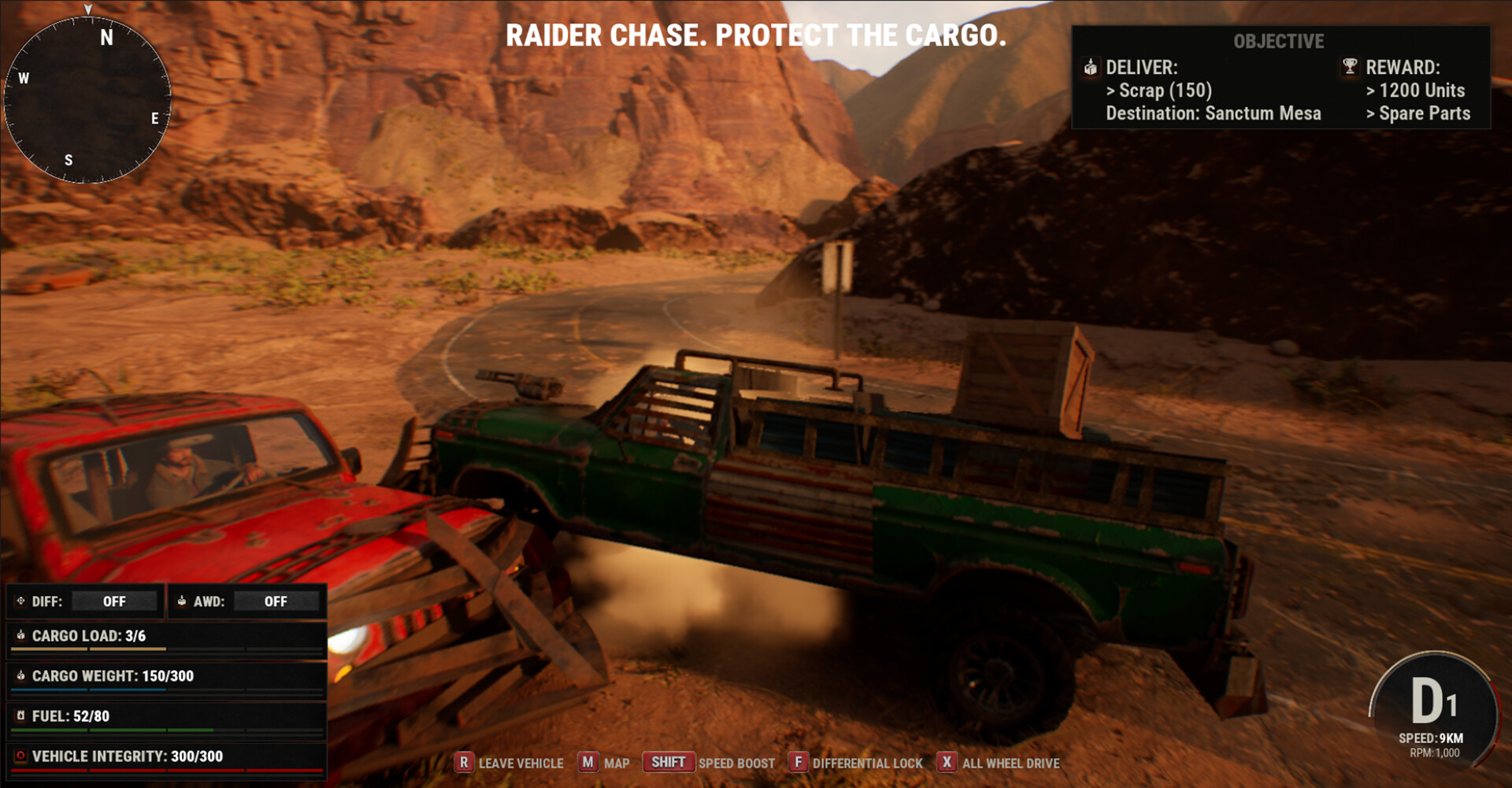Select the OBJECTIVE panel header

(x=1280, y=42)
